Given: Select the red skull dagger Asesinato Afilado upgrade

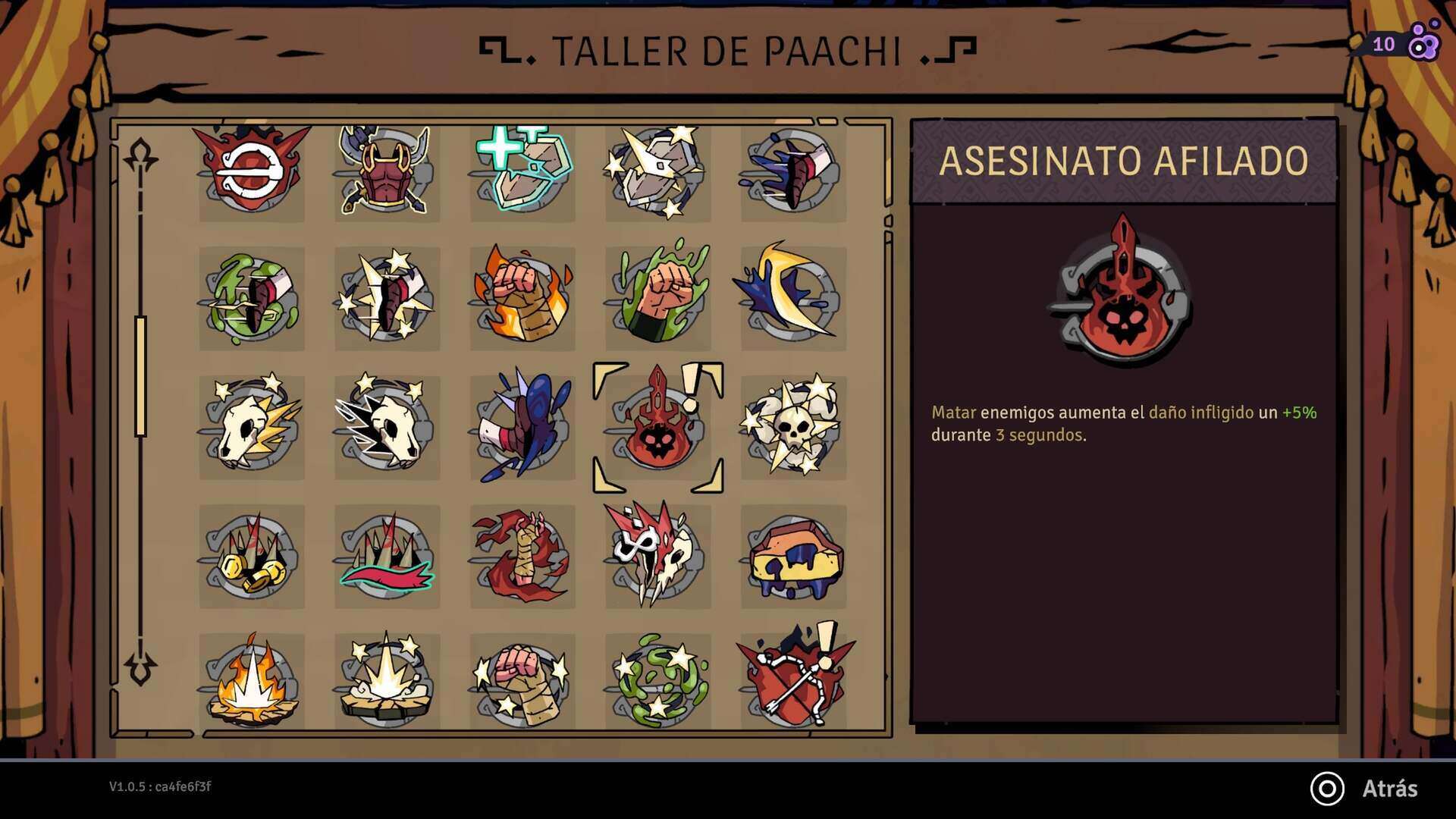Looking at the screenshot, I should coord(657,428).
